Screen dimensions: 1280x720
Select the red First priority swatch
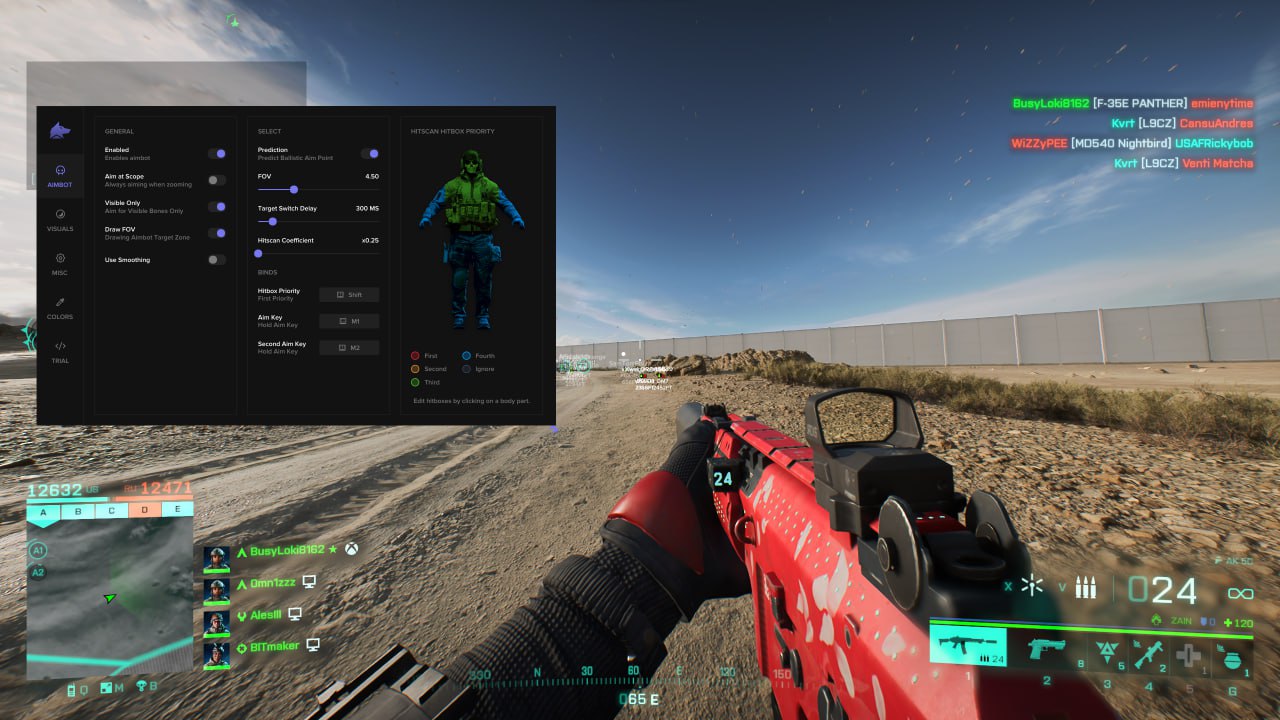coord(416,355)
